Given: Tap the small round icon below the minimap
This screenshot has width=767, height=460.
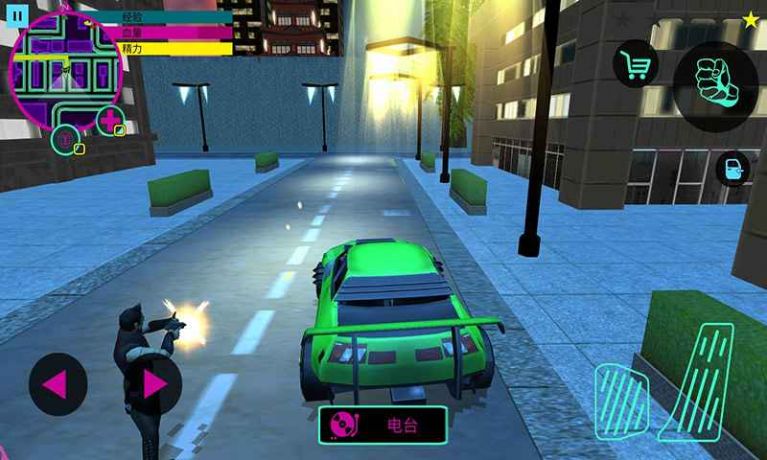Looking at the screenshot, I should 66,139.
